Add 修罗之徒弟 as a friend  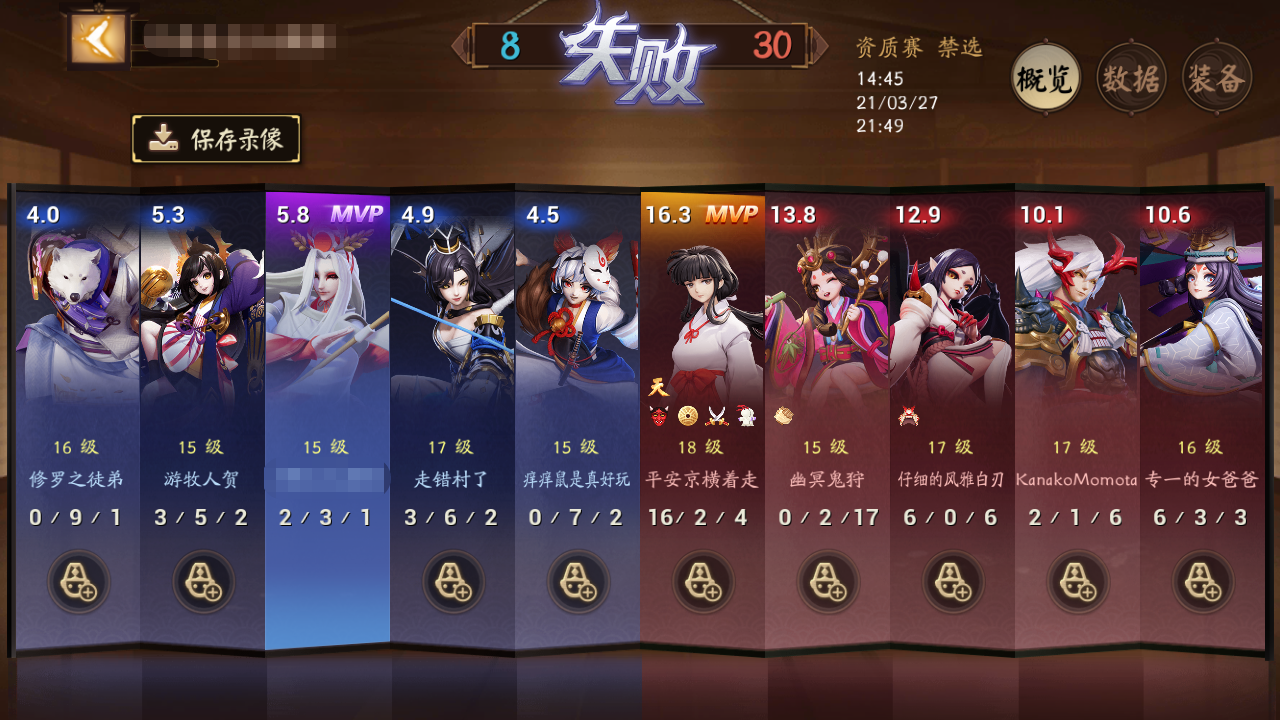pos(78,583)
